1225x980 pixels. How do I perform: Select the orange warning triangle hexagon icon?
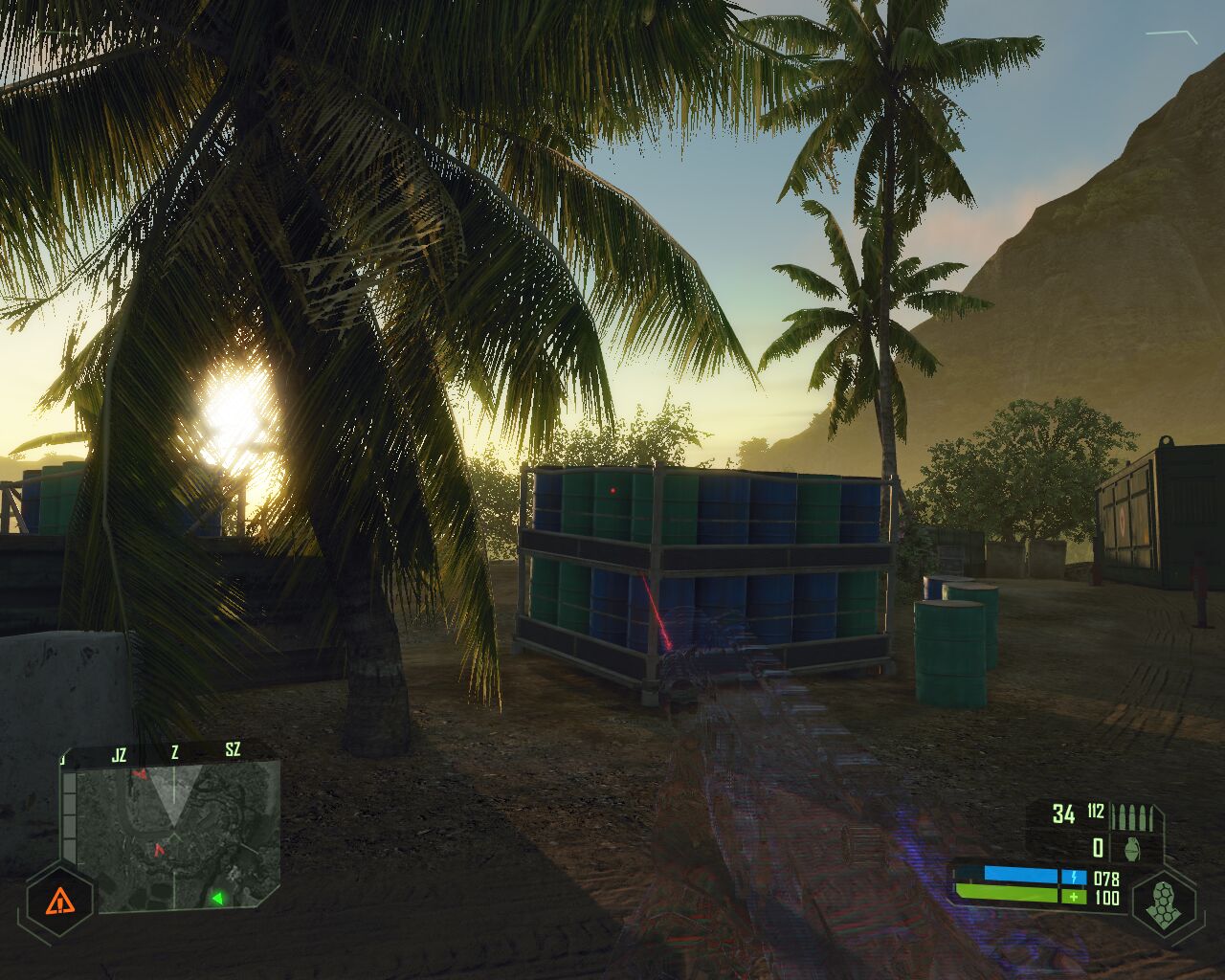59,901
